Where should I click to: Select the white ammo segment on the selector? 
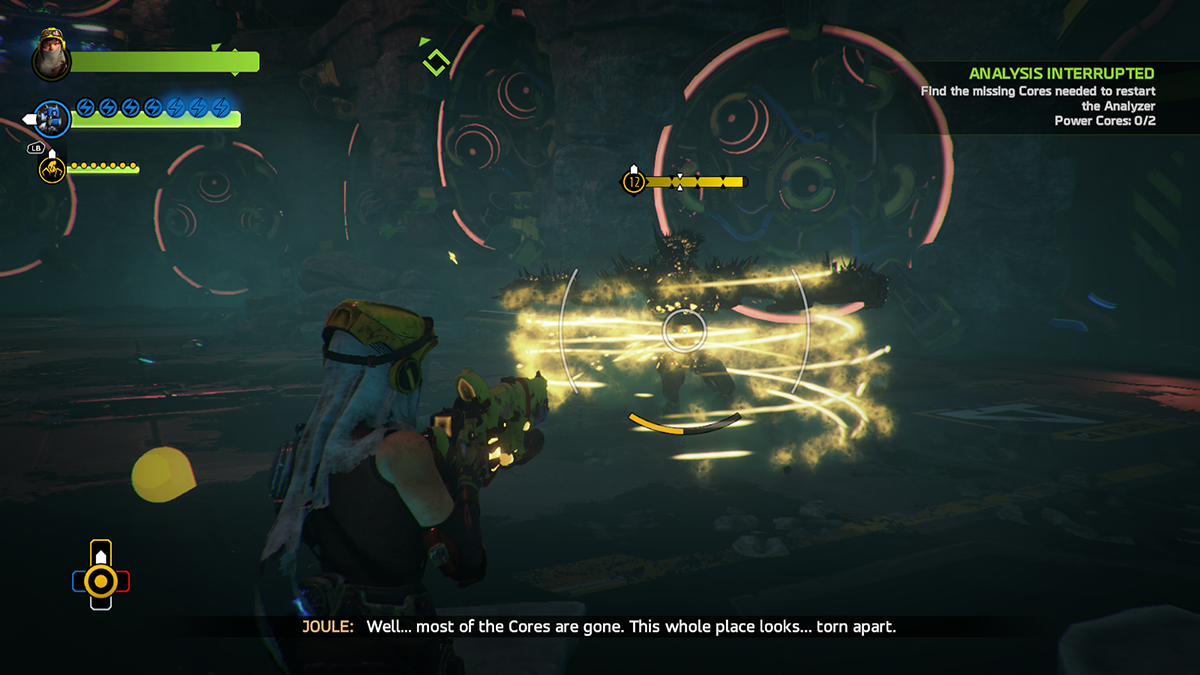pyautogui.click(x=101, y=601)
